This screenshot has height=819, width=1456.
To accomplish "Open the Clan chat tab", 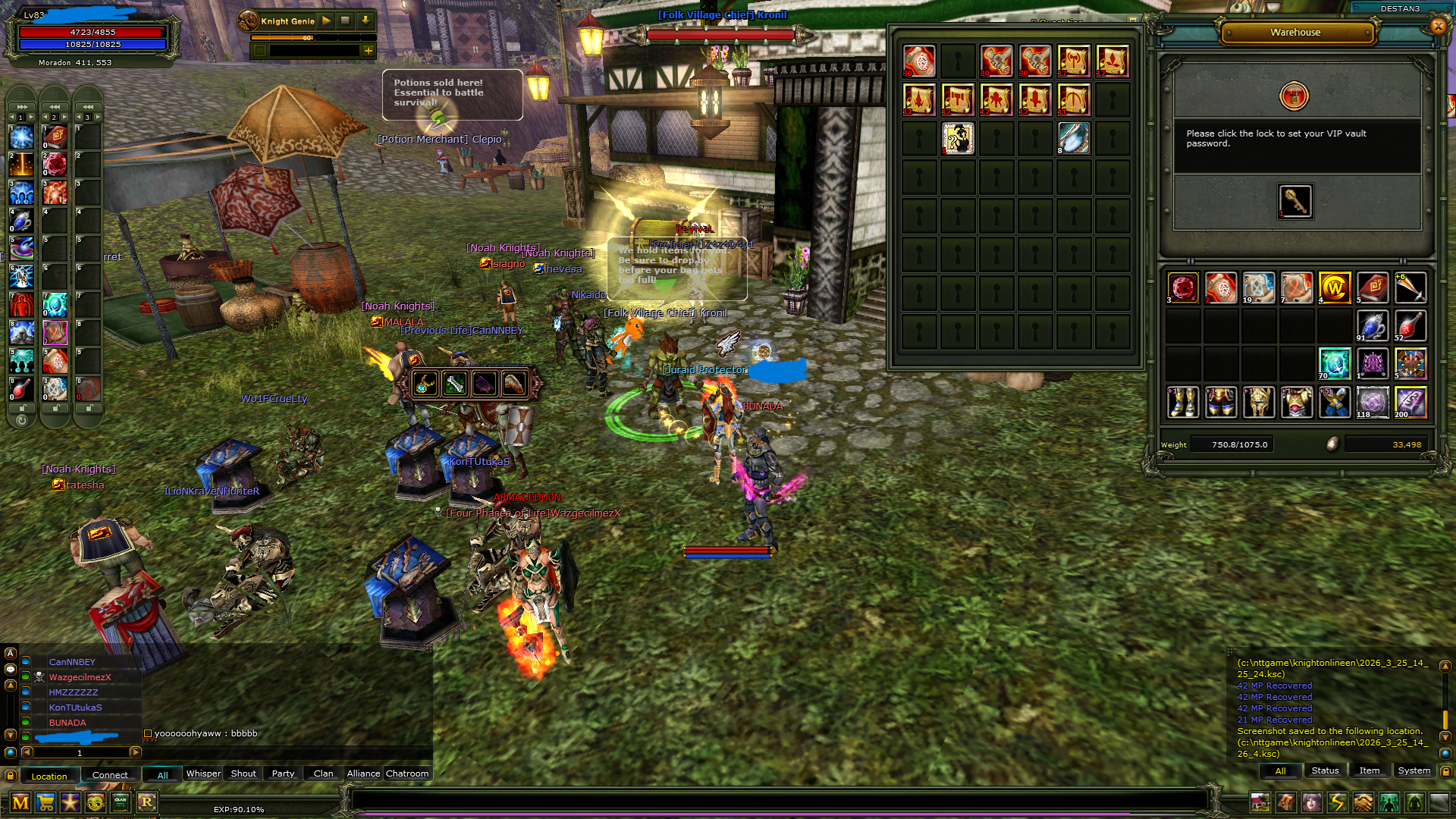I will click(323, 773).
